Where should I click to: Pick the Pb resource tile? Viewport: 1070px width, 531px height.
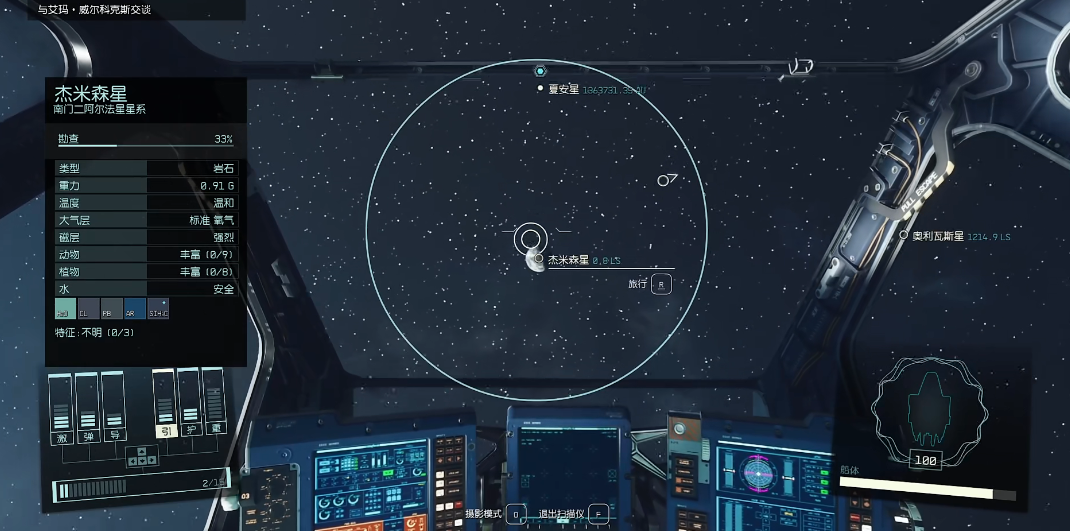[111, 309]
